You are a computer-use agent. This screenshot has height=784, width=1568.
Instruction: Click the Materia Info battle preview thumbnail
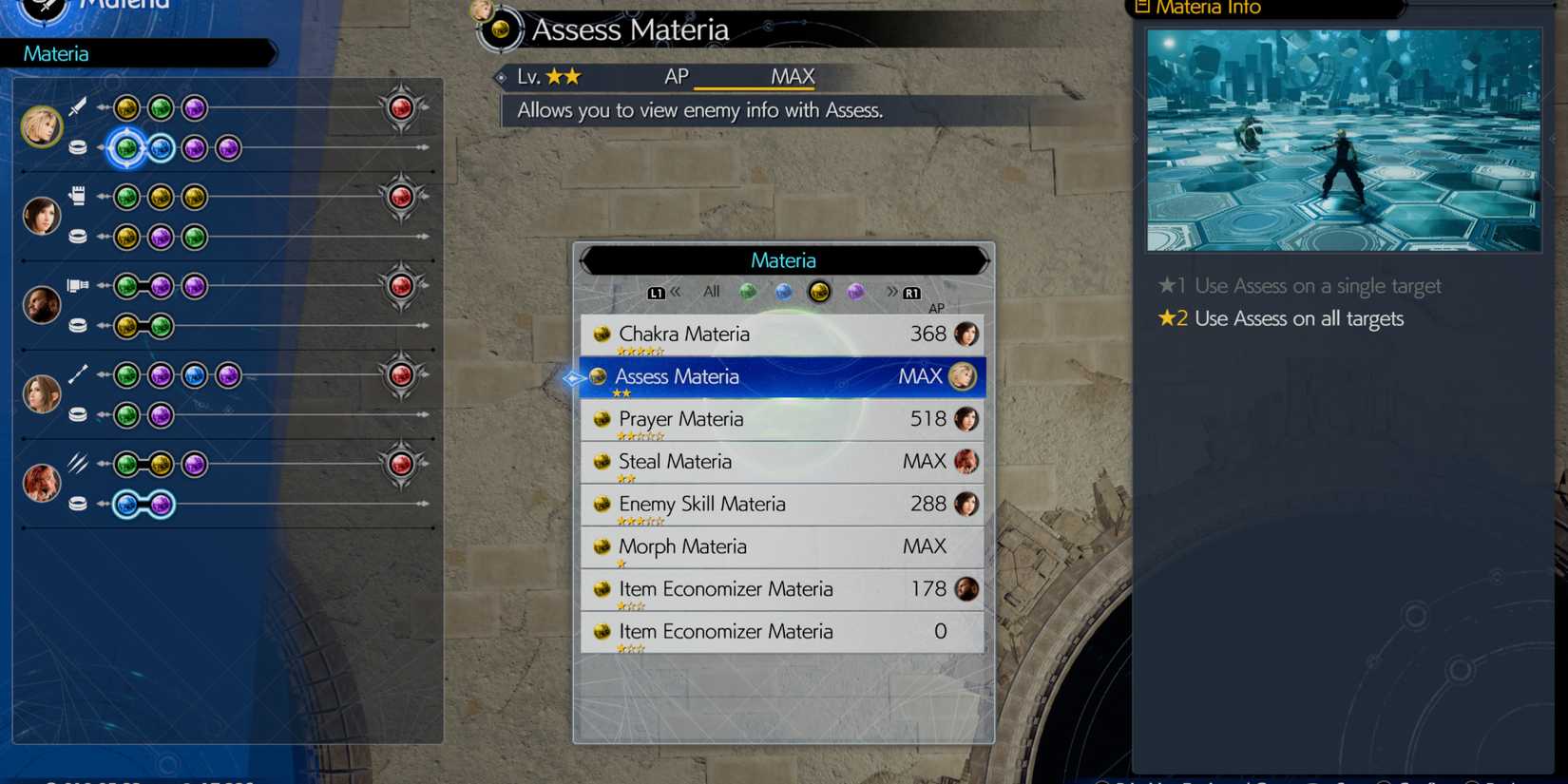pos(1345,140)
